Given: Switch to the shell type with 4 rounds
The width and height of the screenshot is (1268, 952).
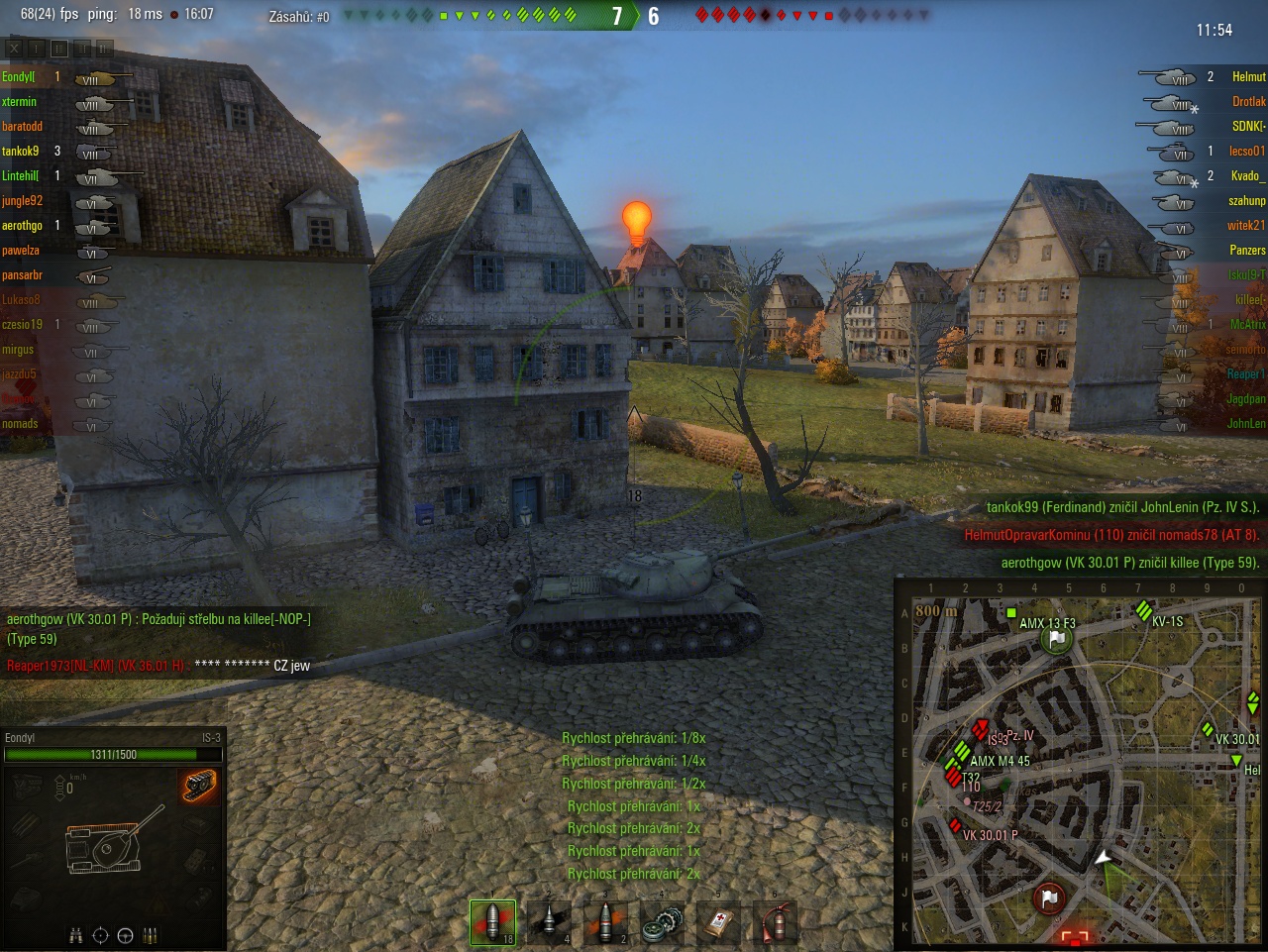Looking at the screenshot, I should [550, 922].
